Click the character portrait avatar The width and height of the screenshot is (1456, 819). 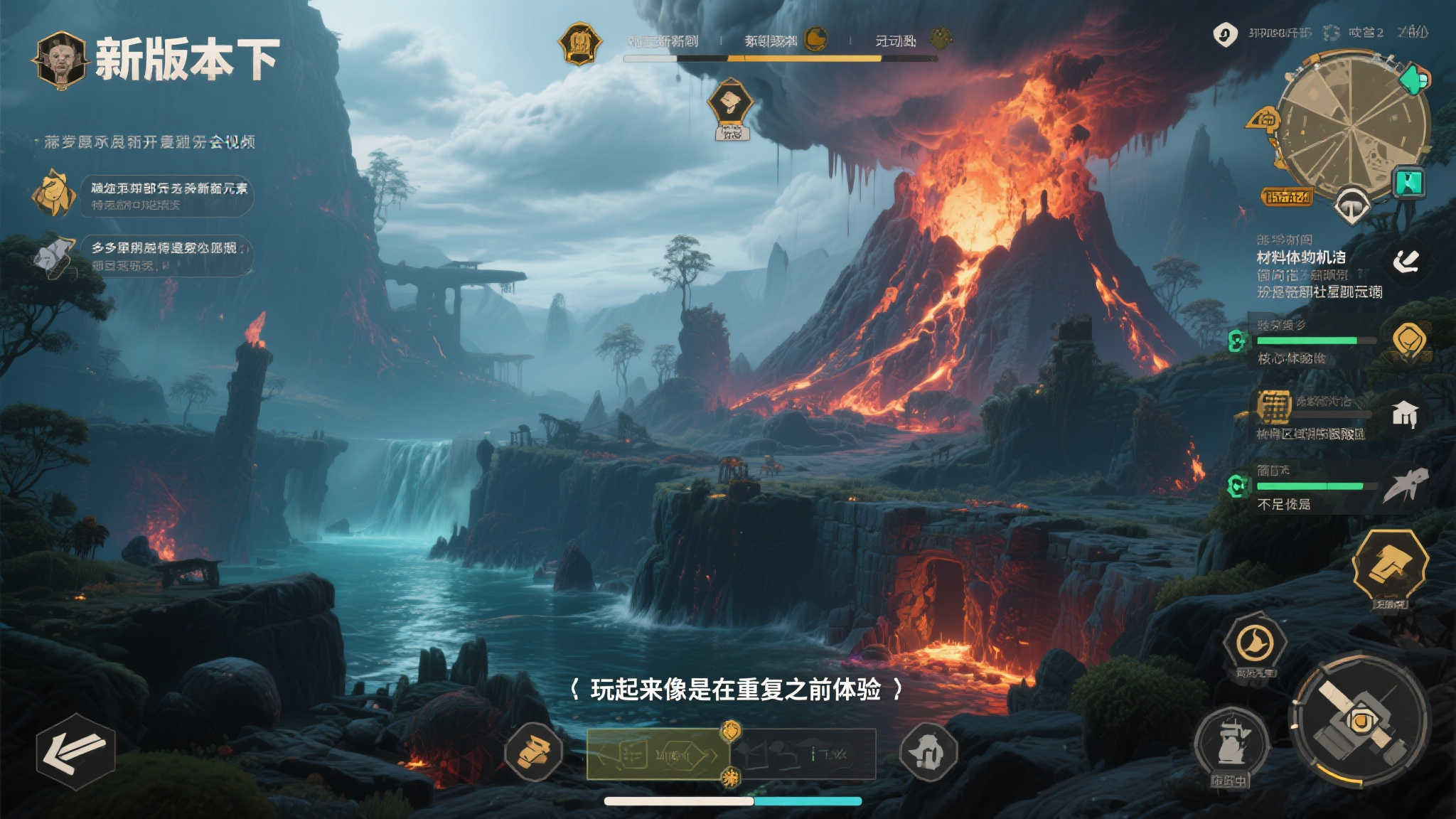[61, 60]
